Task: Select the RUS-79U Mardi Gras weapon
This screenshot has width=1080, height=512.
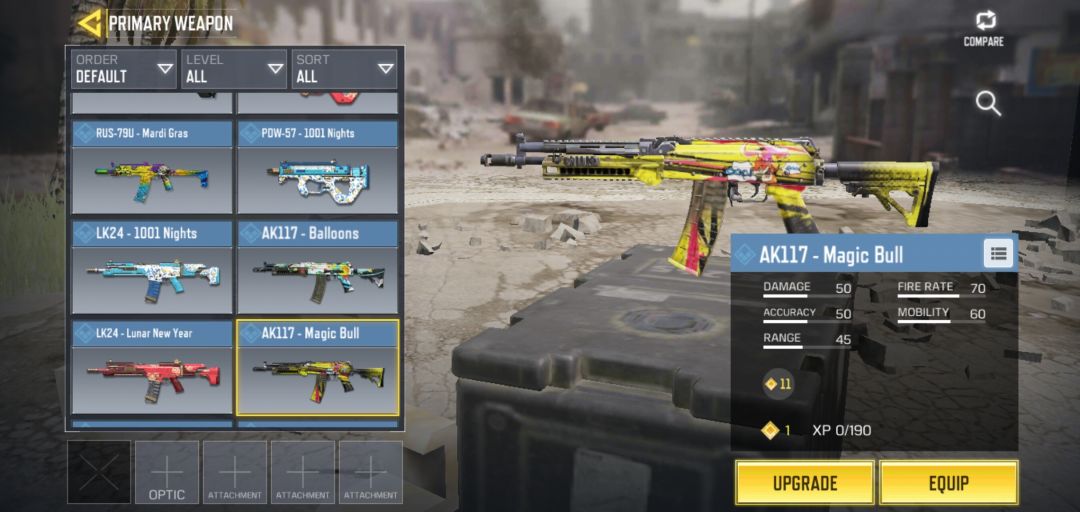Action: click(x=152, y=168)
